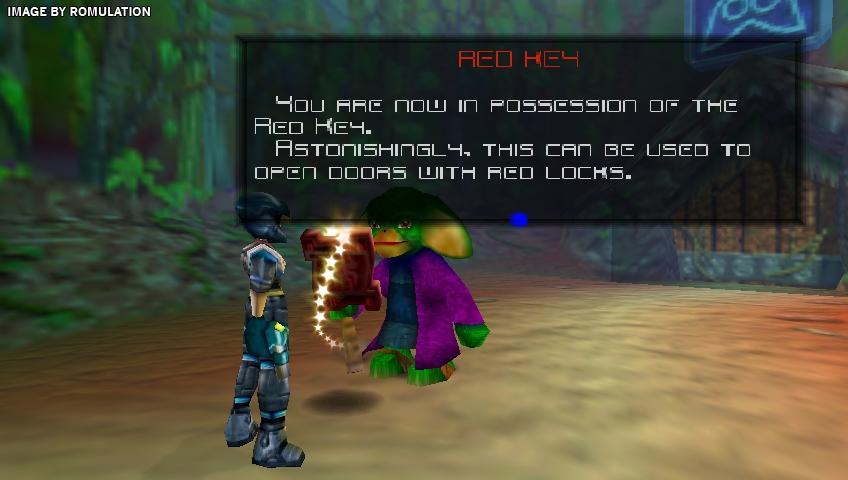The image size is (848, 480).
Task: Dismiss the Red Key message box
Action: click(518, 219)
